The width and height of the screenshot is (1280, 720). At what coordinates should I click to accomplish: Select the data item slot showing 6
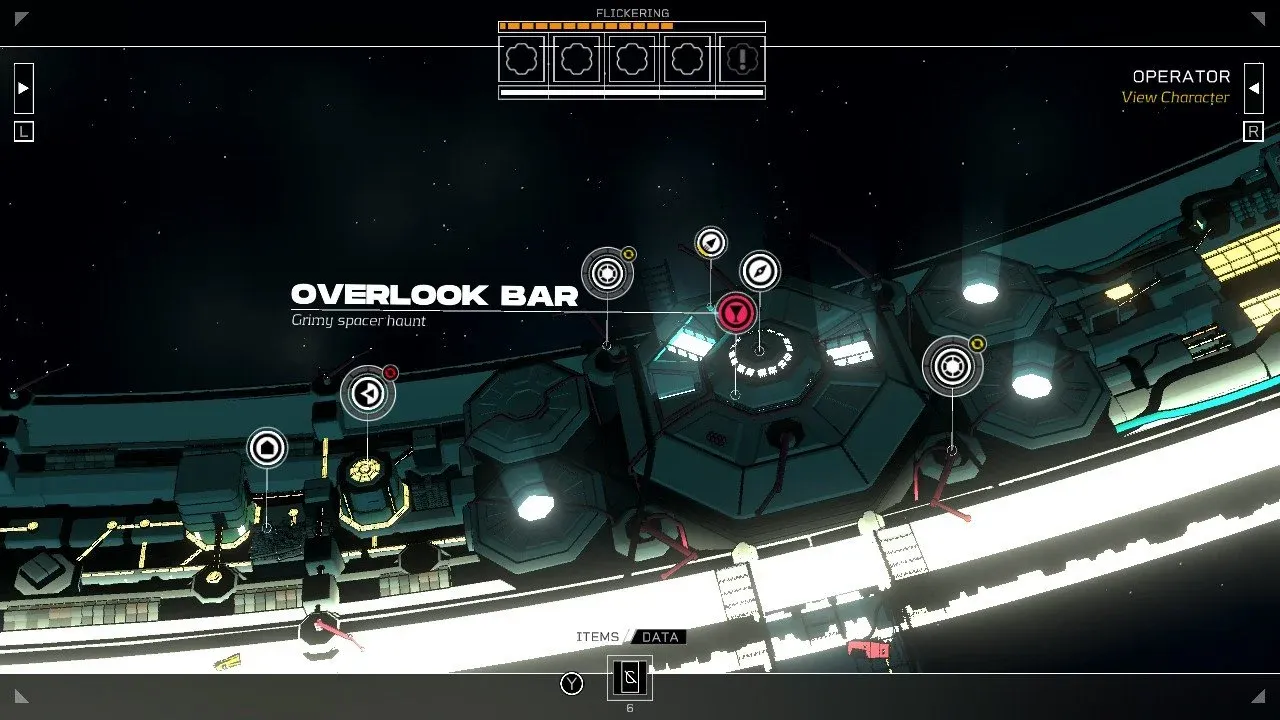[630, 678]
